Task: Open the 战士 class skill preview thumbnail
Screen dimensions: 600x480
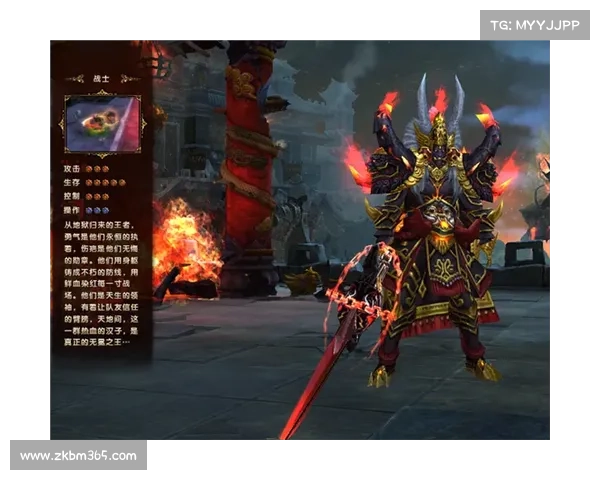Action: [x=102, y=123]
